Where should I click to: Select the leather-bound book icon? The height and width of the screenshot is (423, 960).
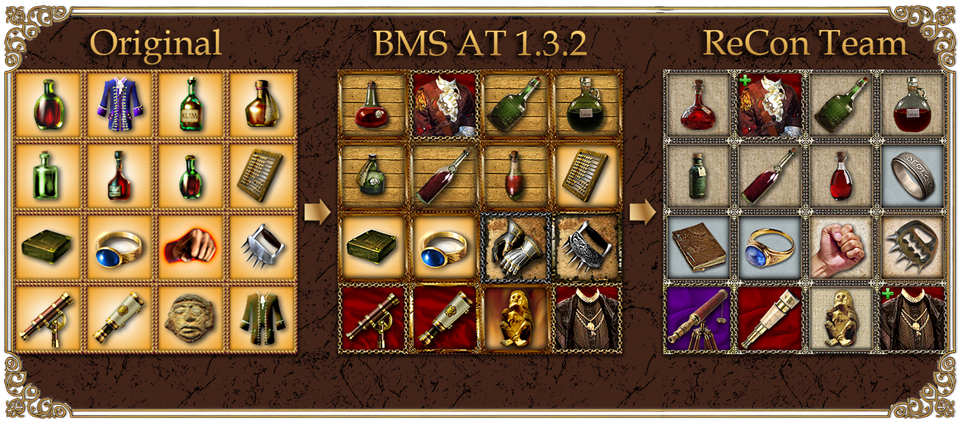point(698,246)
